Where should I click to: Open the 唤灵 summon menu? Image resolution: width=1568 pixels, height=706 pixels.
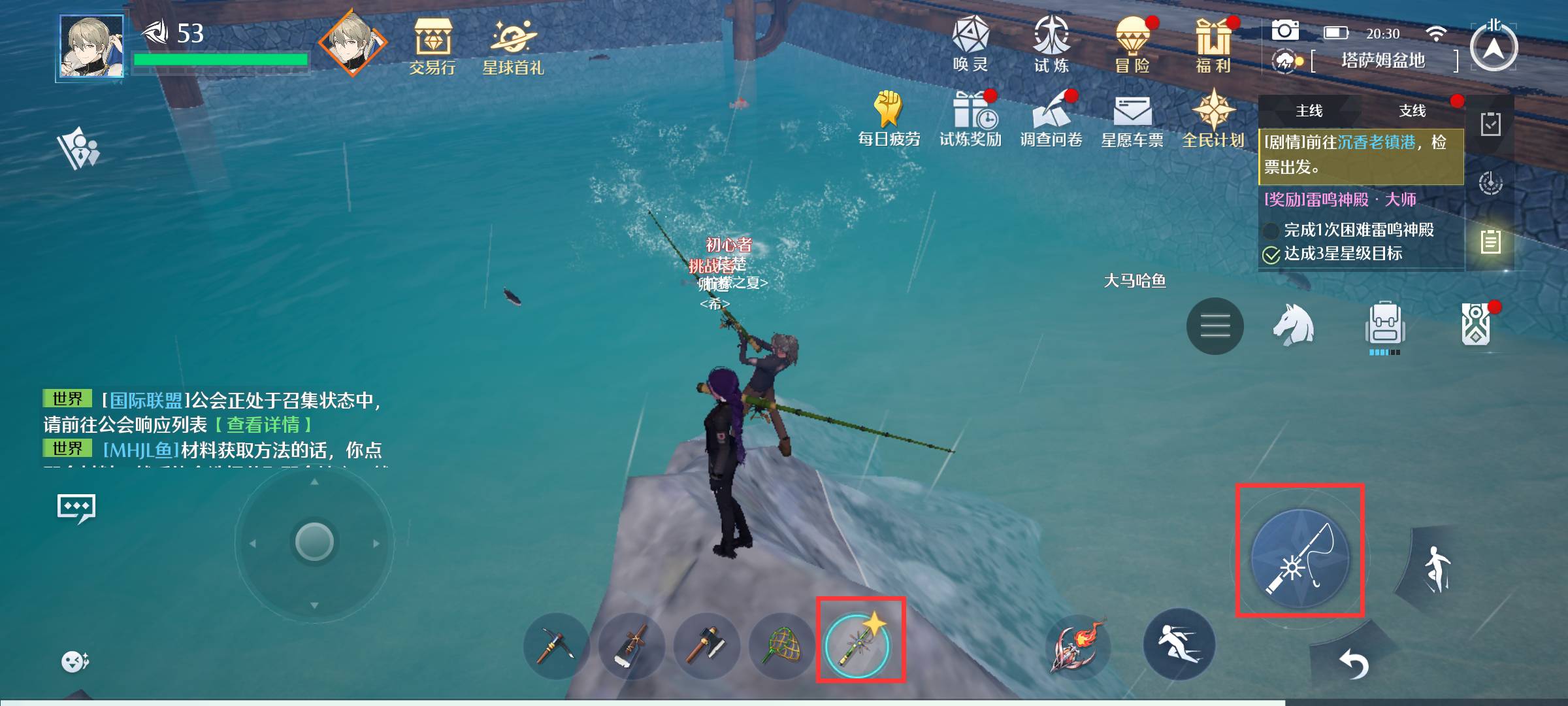tap(970, 44)
